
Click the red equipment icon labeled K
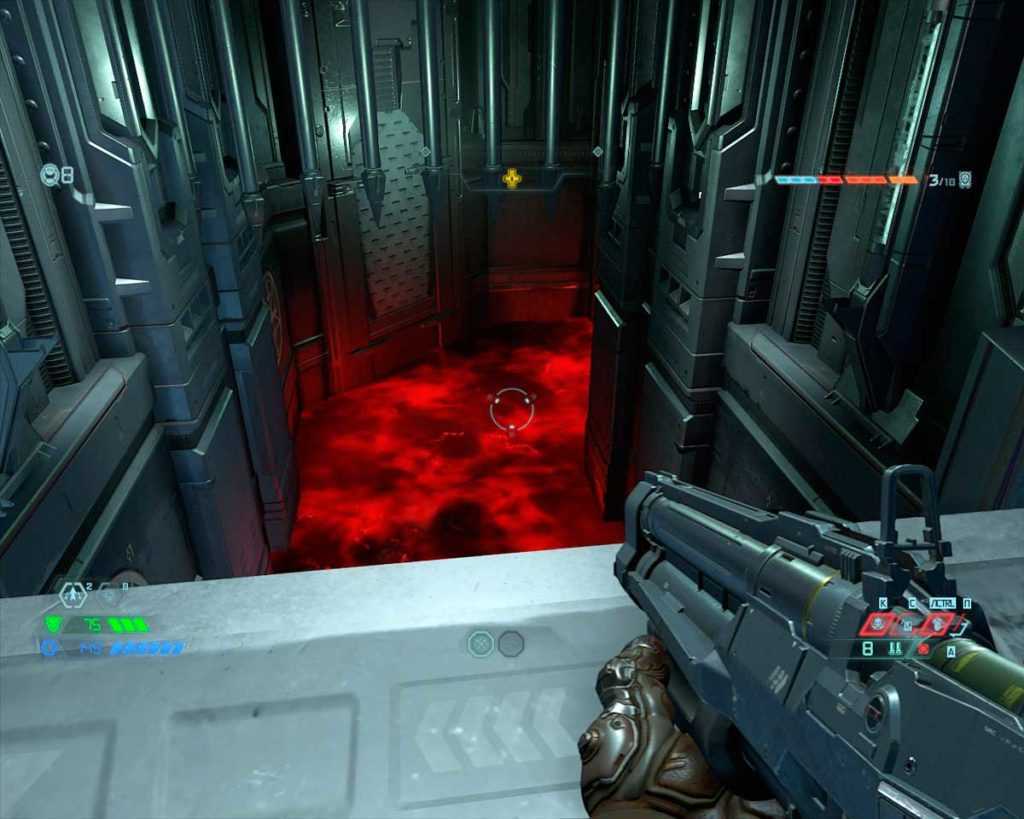tap(879, 625)
